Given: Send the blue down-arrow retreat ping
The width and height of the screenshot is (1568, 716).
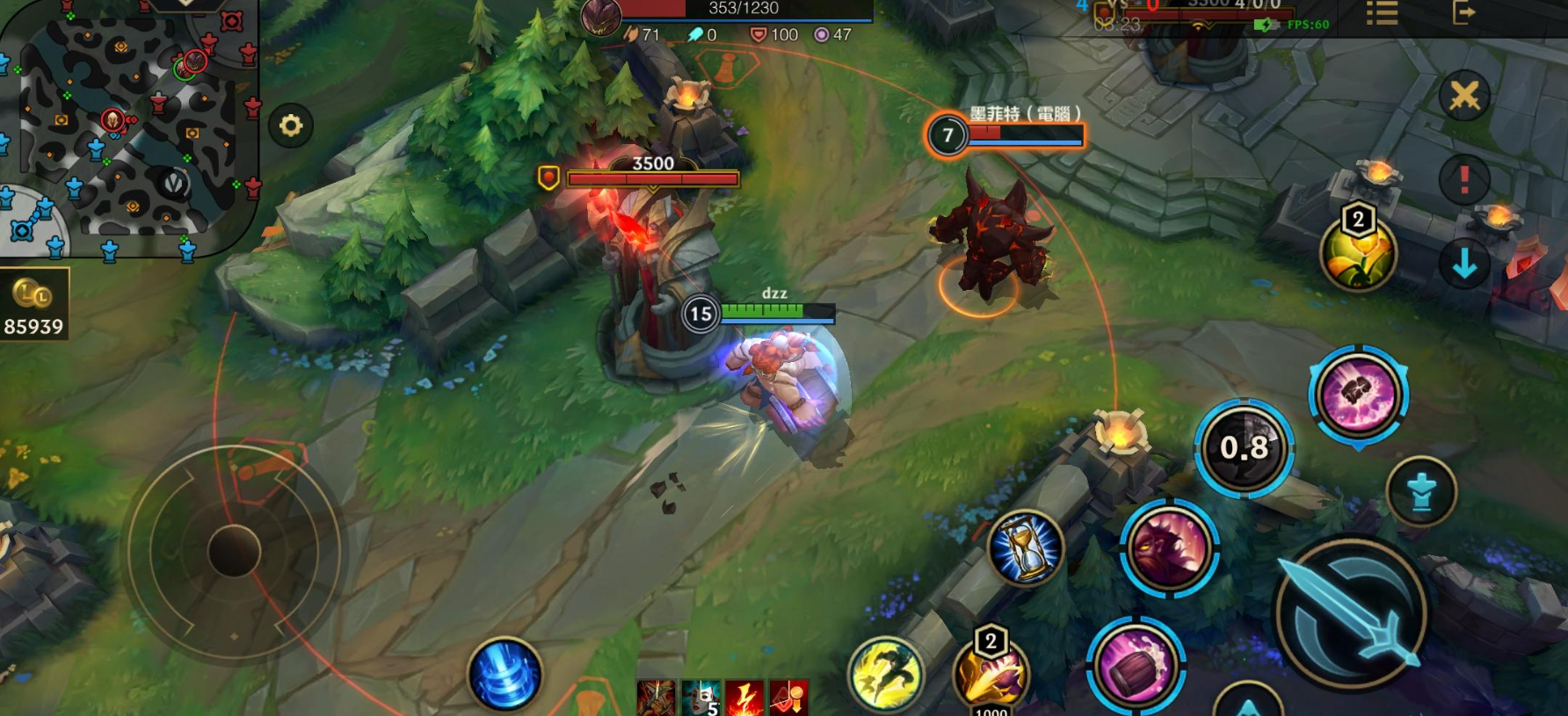Looking at the screenshot, I should coord(1464,264).
